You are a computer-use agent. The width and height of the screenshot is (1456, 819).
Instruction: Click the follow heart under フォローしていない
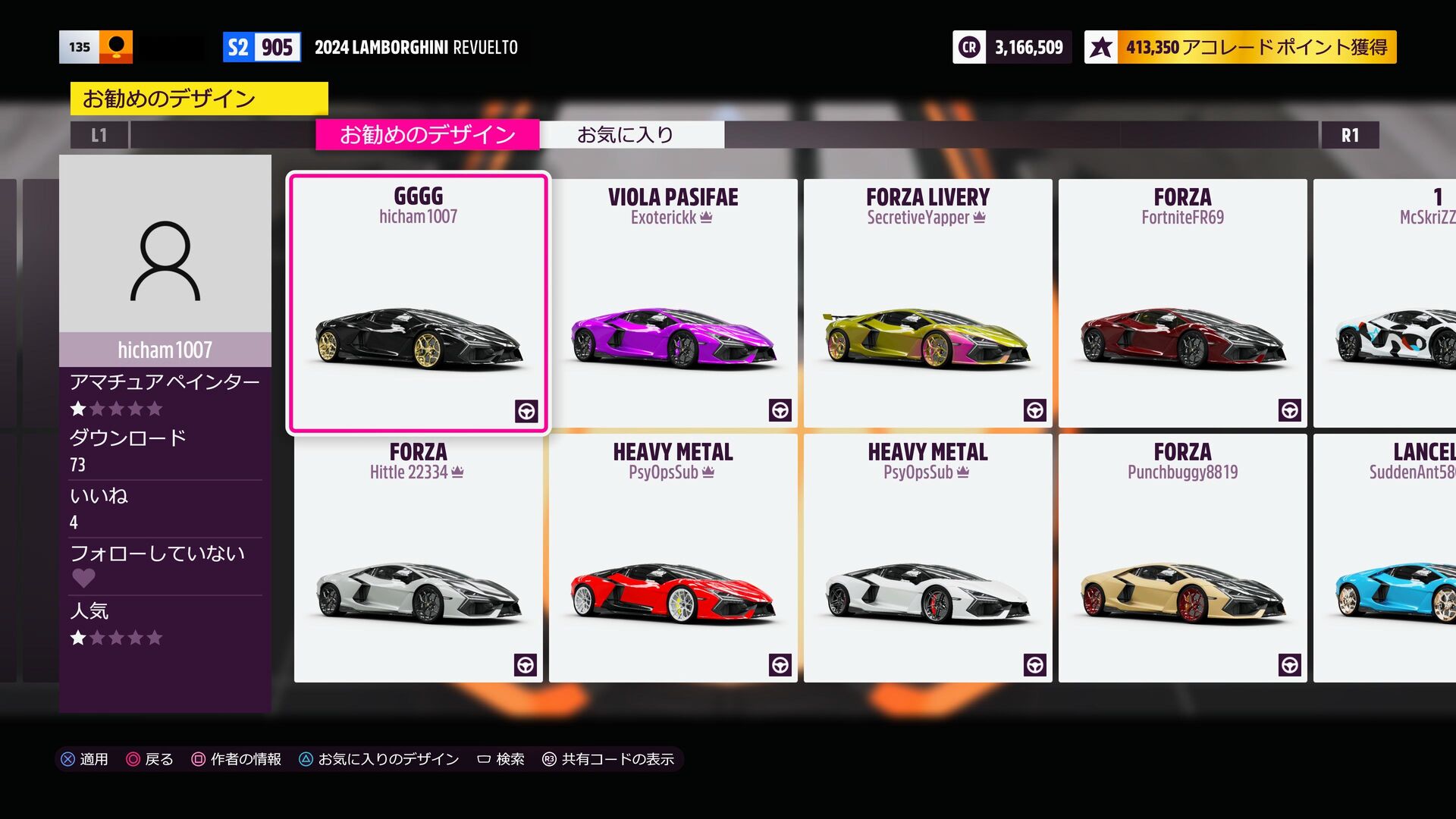[x=83, y=579]
